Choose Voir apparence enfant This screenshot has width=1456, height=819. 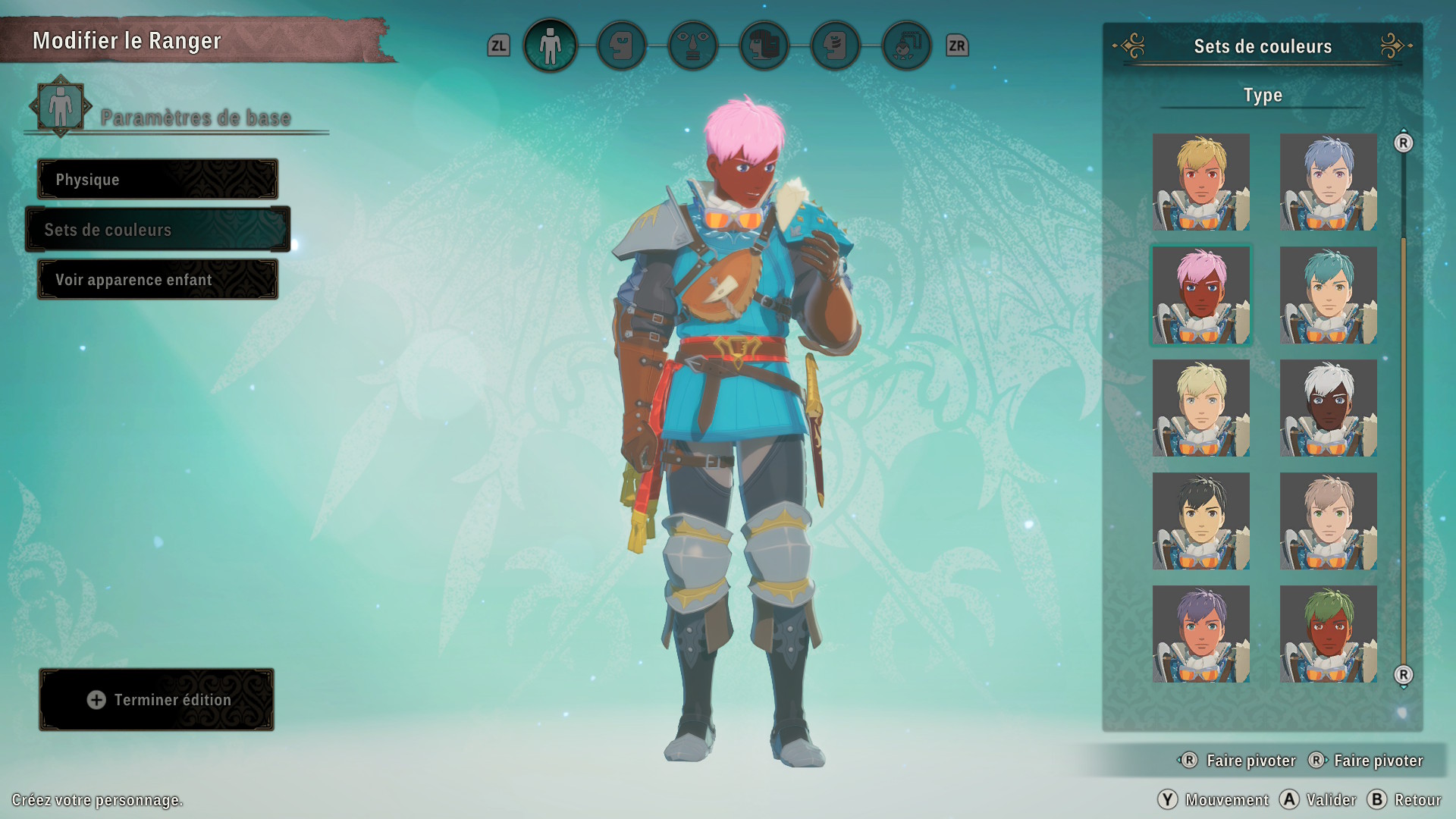(158, 280)
